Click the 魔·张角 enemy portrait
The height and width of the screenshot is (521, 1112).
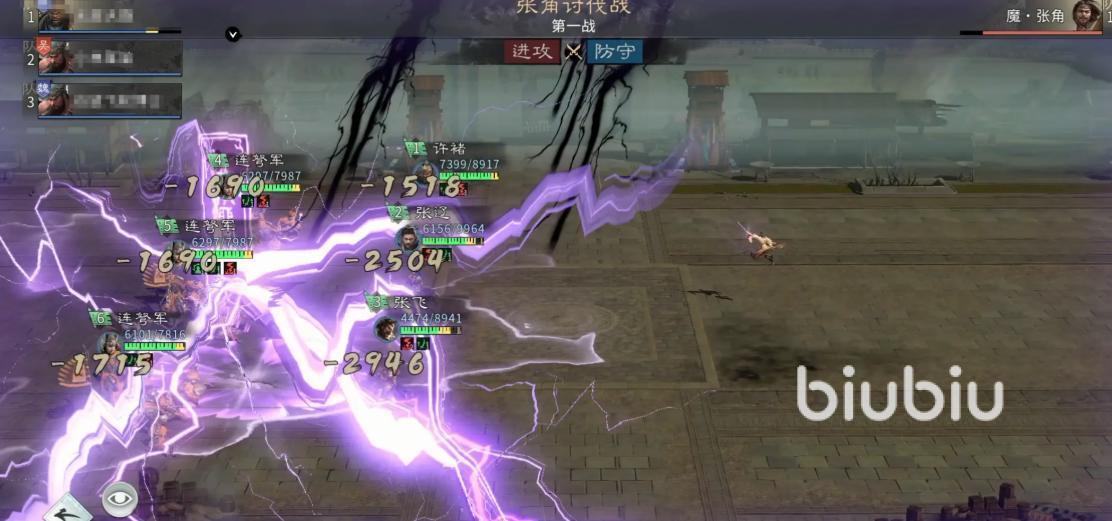(x=1086, y=15)
